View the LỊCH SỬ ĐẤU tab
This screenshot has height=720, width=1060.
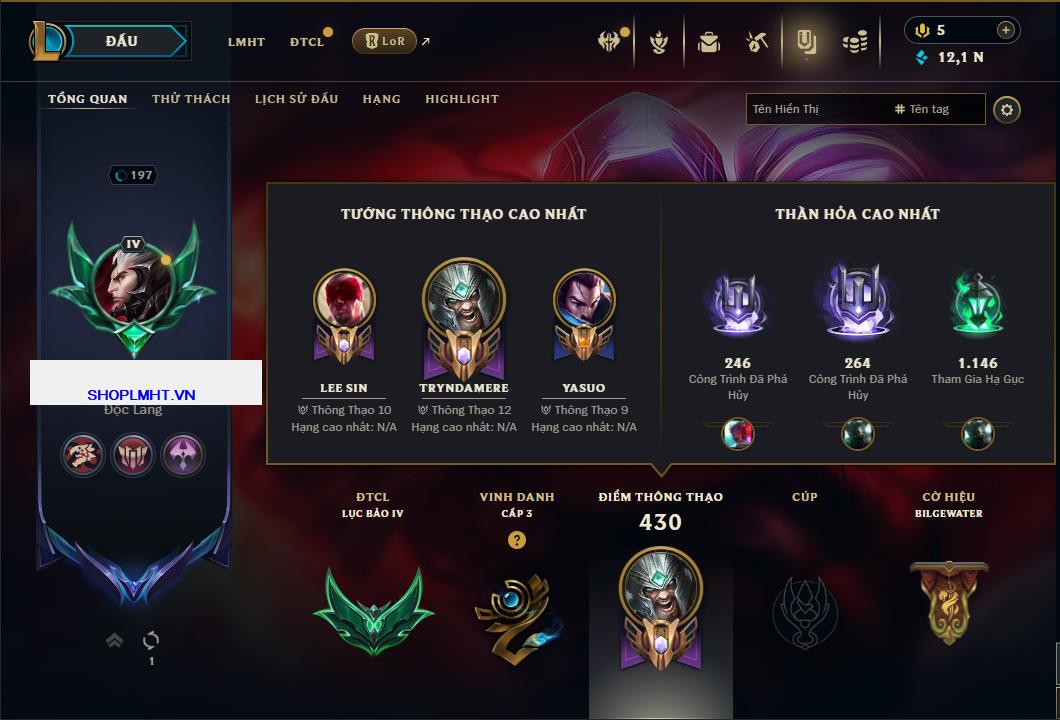click(x=296, y=99)
